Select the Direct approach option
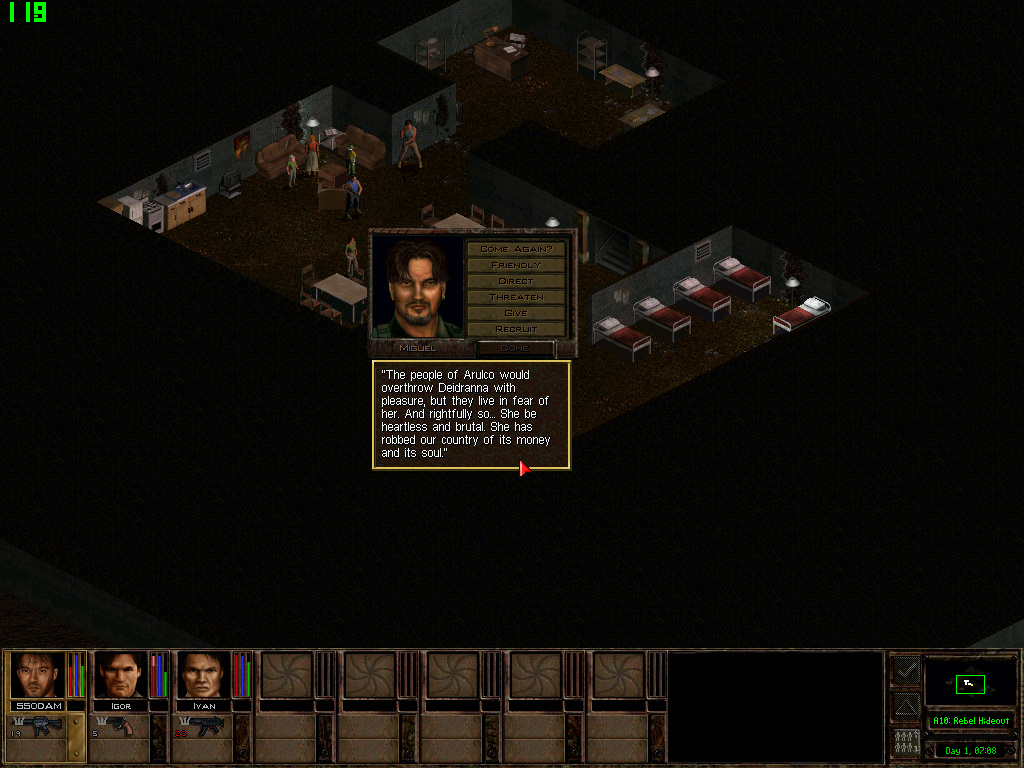 [516, 281]
